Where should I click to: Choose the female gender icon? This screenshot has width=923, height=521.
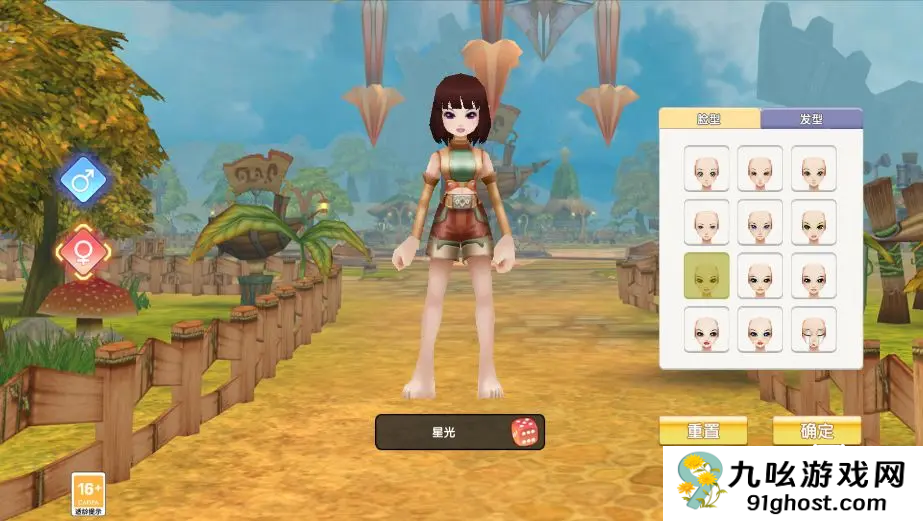pyautogui.click(x=83, y=250)
